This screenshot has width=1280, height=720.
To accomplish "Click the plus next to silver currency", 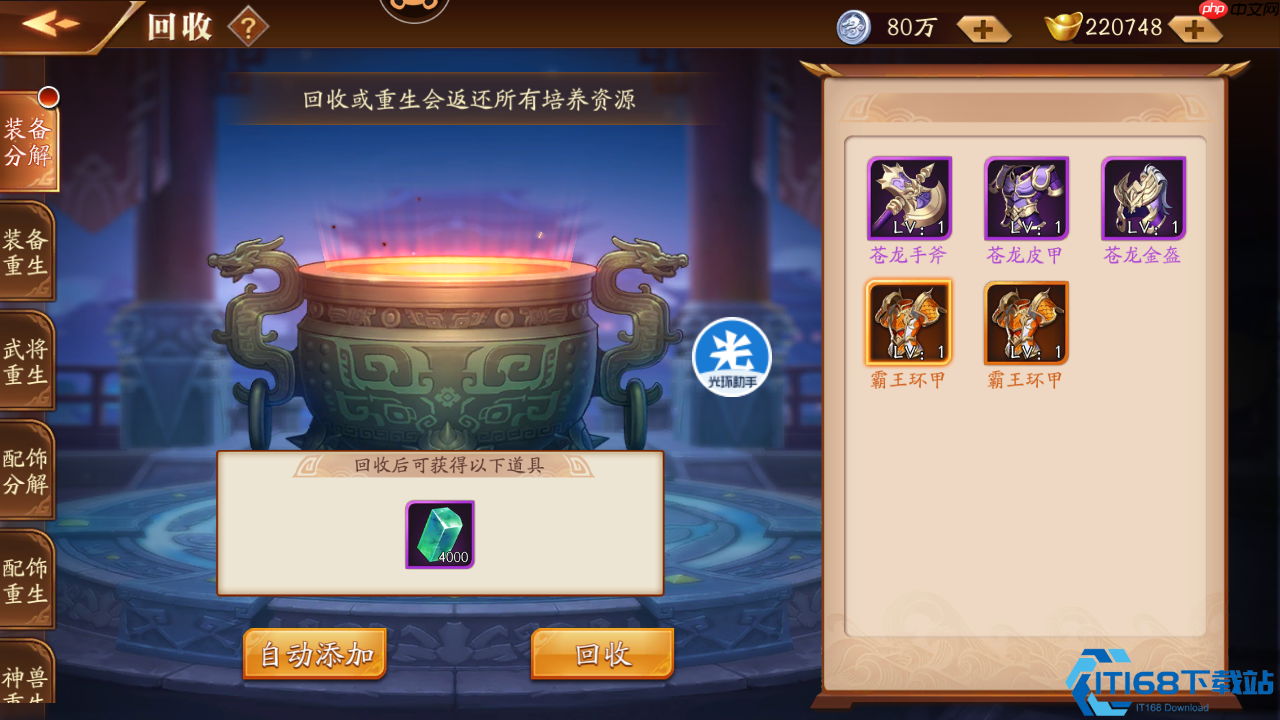I will (x=983, y=28).
